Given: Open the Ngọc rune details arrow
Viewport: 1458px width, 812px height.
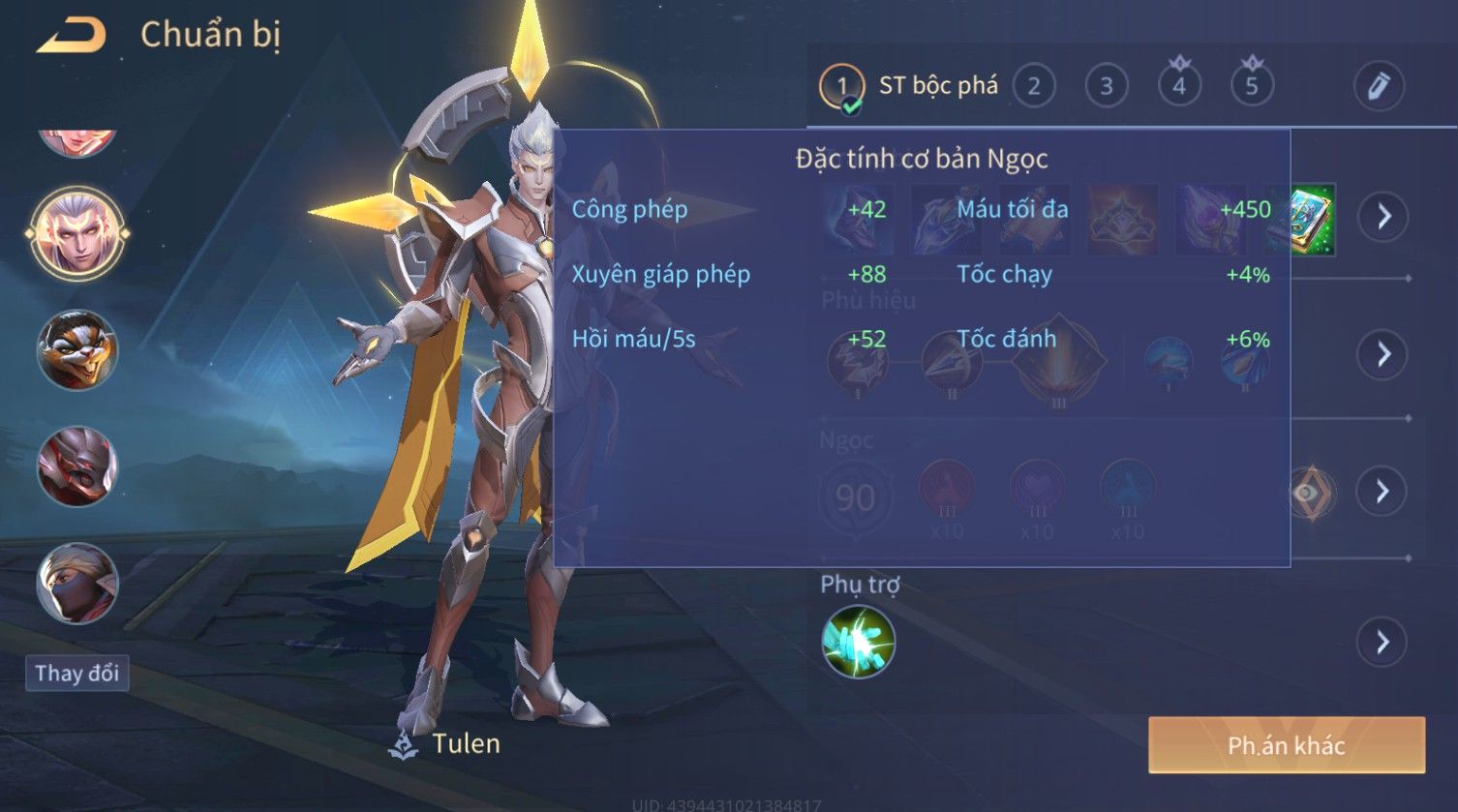Looking at the screenshot, I should pos(1382,492).
